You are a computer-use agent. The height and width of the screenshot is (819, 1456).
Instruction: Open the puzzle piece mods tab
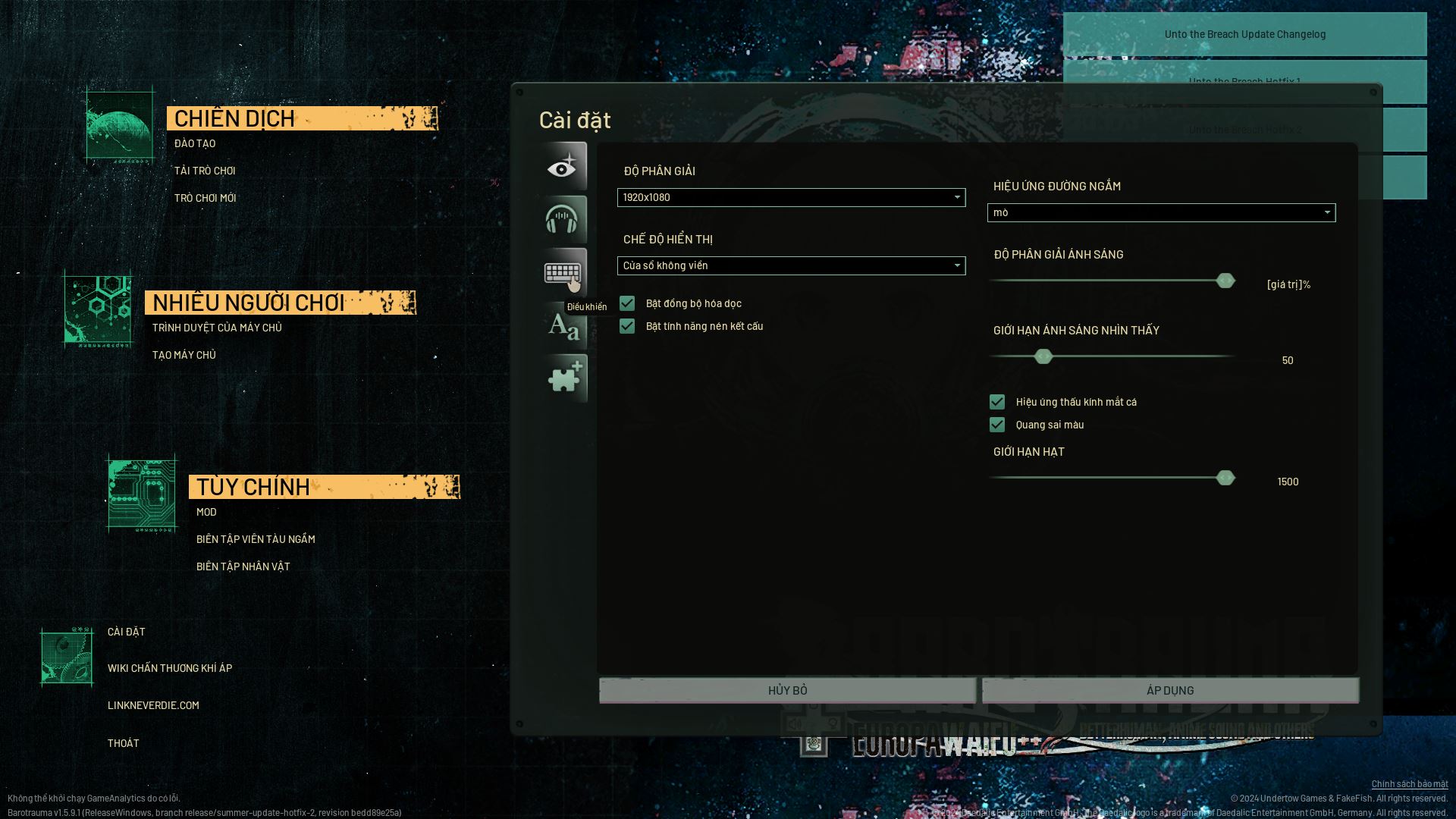[565, 378]
